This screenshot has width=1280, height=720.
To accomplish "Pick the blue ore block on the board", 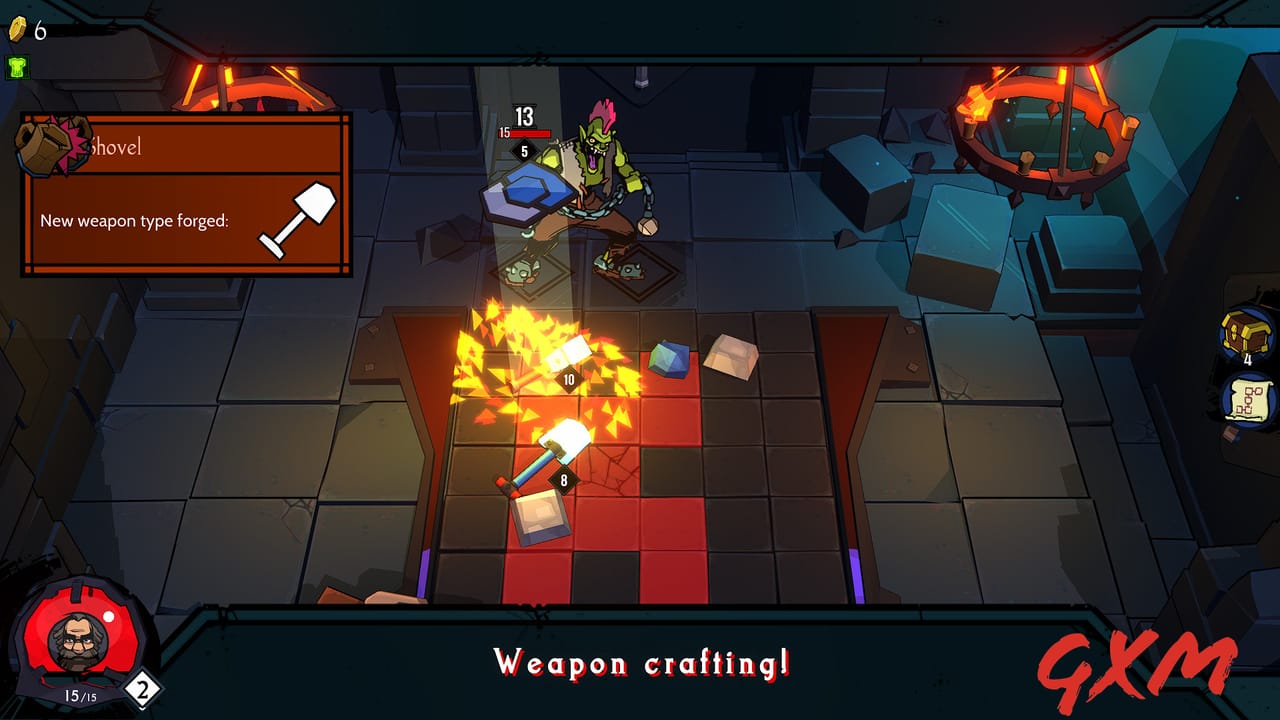I will pyautogui.click(x=669, y=359).
